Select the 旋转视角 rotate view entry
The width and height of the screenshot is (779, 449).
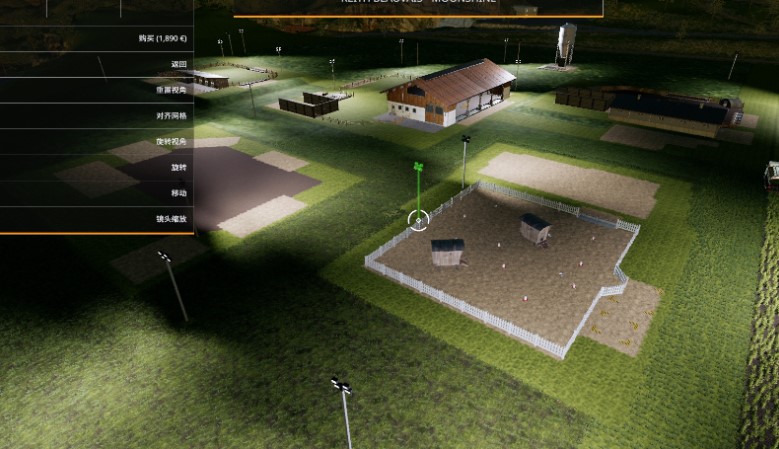pyautogui.click(x=170, y=142)
